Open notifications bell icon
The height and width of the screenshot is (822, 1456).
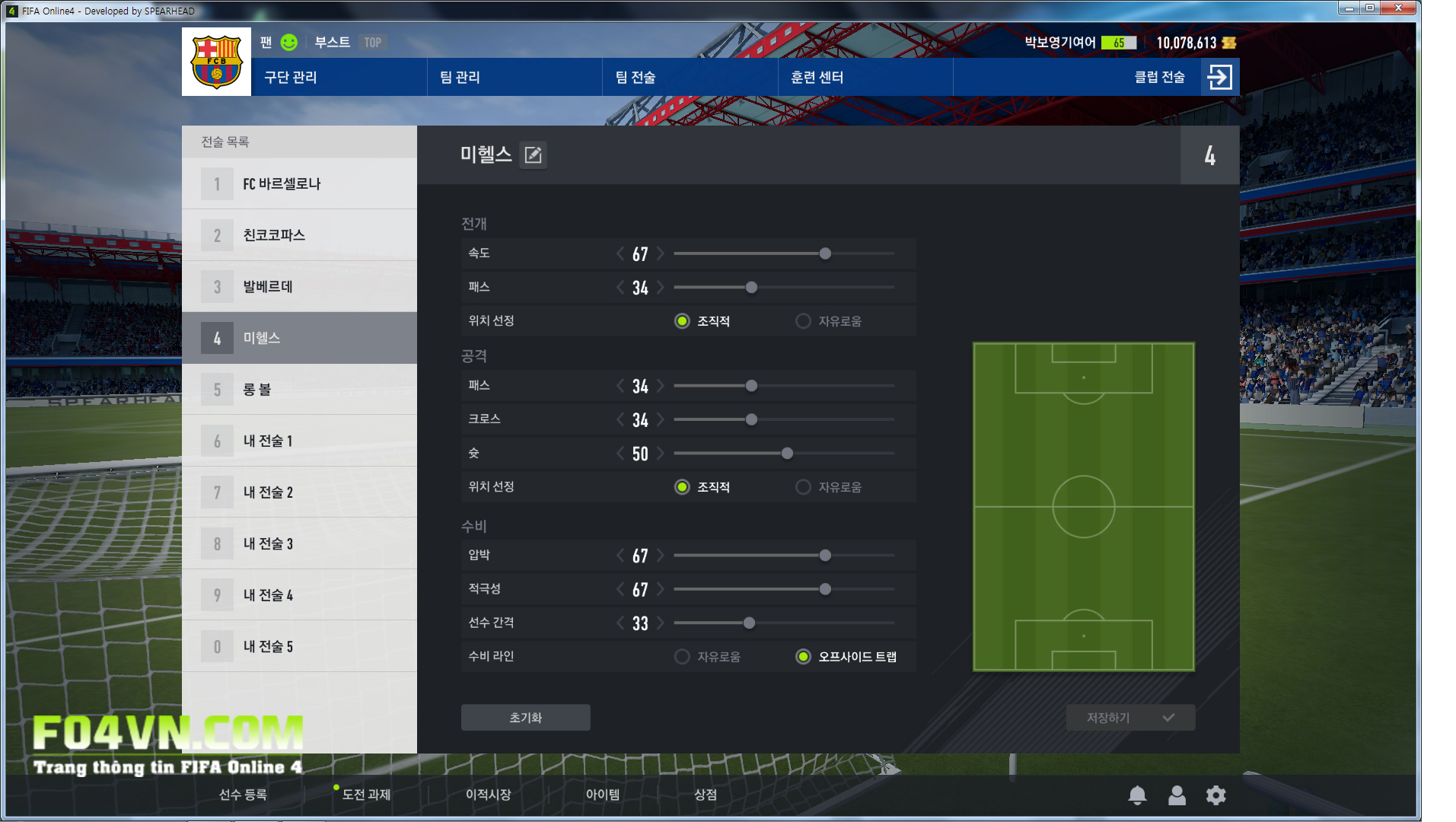click(1137, 795)
